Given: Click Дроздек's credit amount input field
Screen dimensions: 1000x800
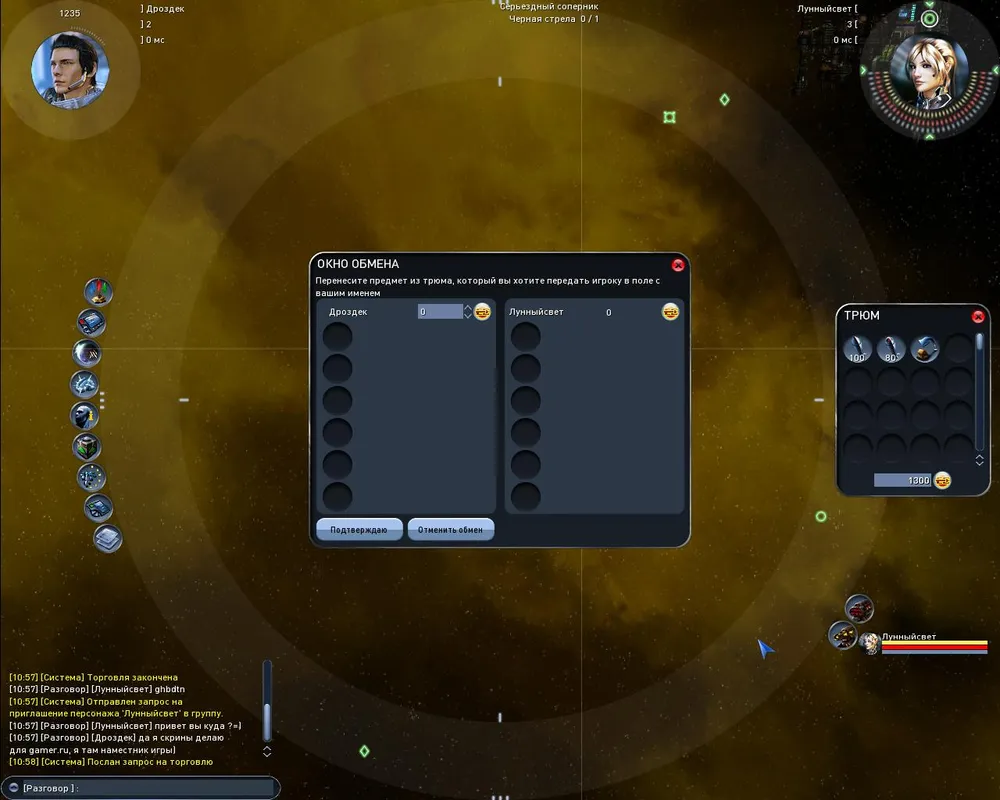Looking at the screenshot, I should (x=440, y=312).
